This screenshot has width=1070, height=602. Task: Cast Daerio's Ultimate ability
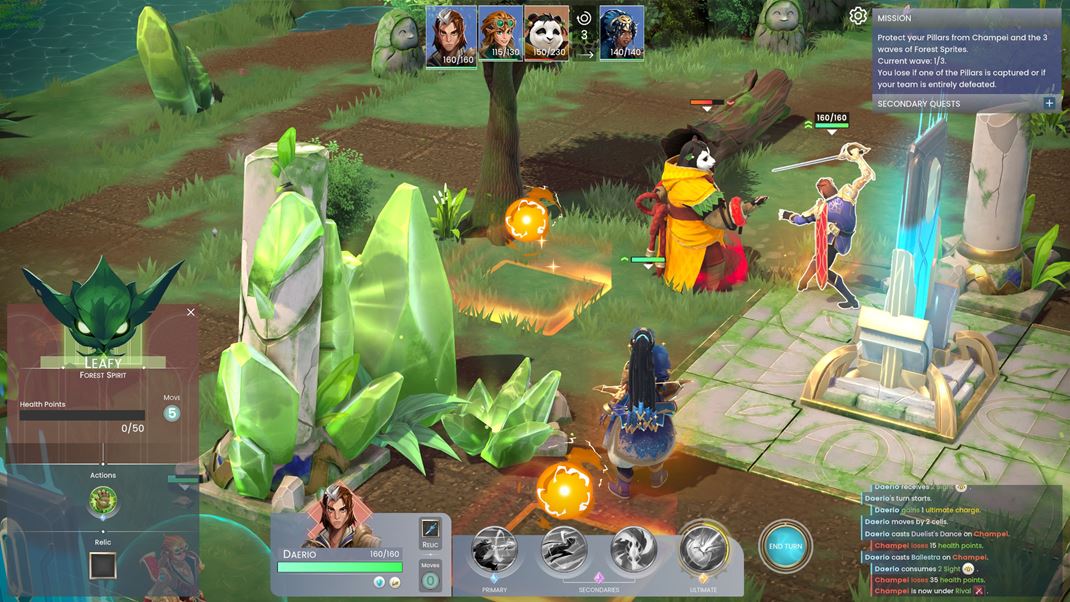703,549
